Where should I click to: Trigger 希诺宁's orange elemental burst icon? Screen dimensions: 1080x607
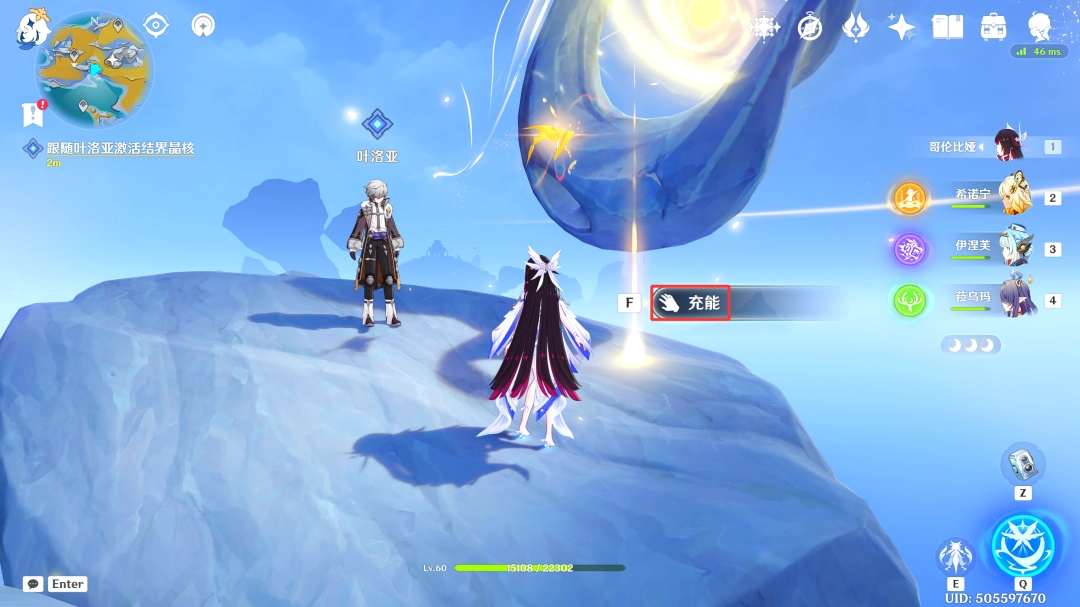(x=911, y=198)
